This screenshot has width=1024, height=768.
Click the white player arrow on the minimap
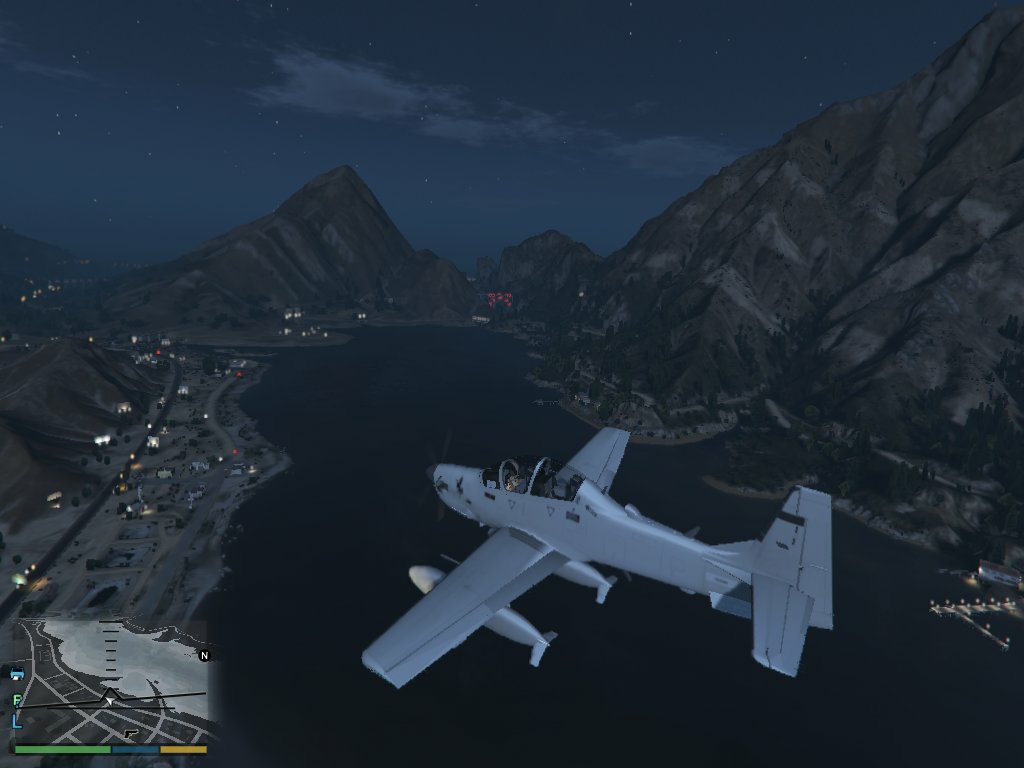(x=109, y=700)
